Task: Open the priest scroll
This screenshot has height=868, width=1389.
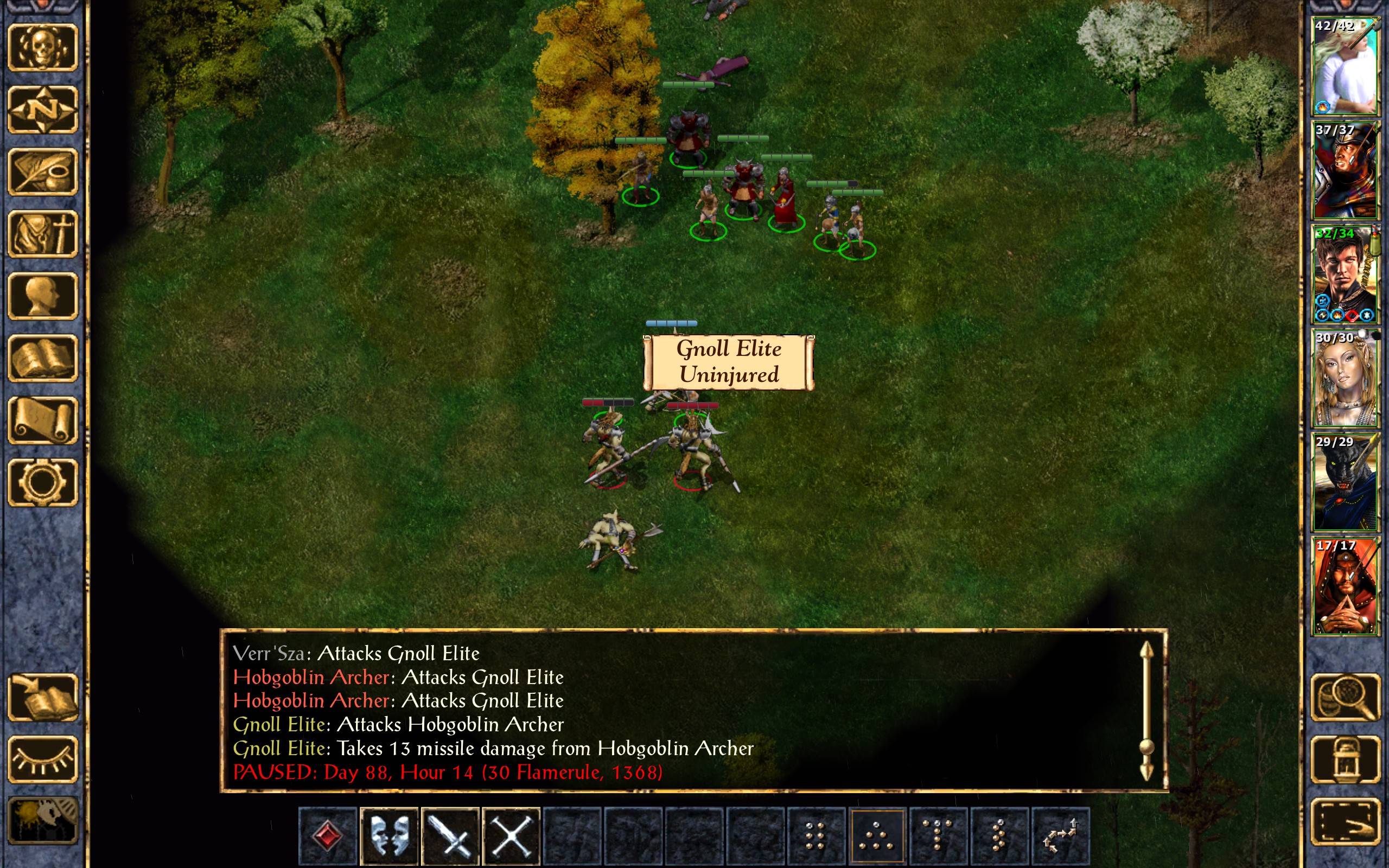Action: point(43,420)
